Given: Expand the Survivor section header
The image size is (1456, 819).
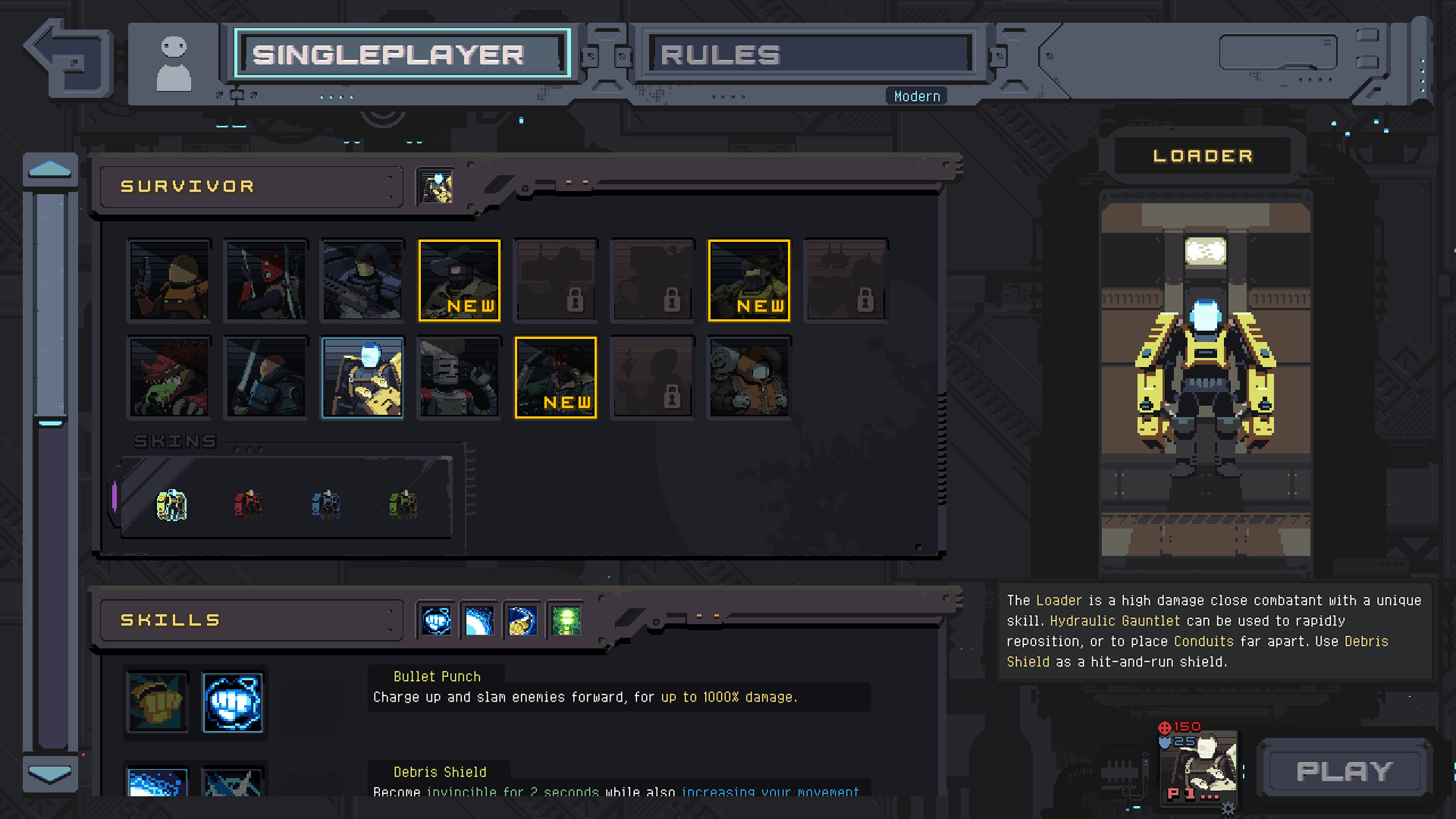Looking at the screenshot, I should pos(250,186).
